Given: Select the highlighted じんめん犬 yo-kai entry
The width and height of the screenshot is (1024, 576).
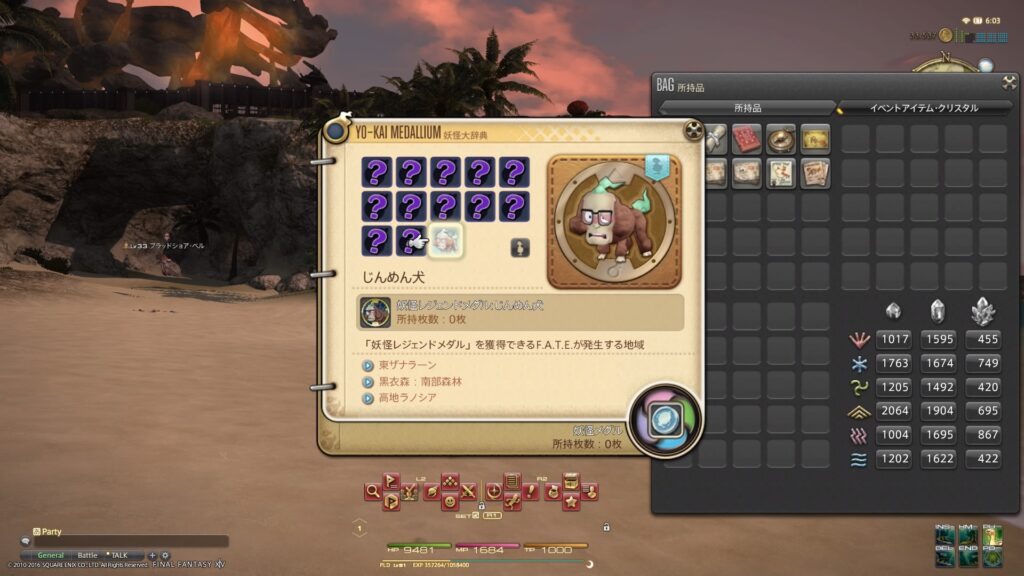Looking at the screenshot, I should pyautogui.click(x=444, y=242).
